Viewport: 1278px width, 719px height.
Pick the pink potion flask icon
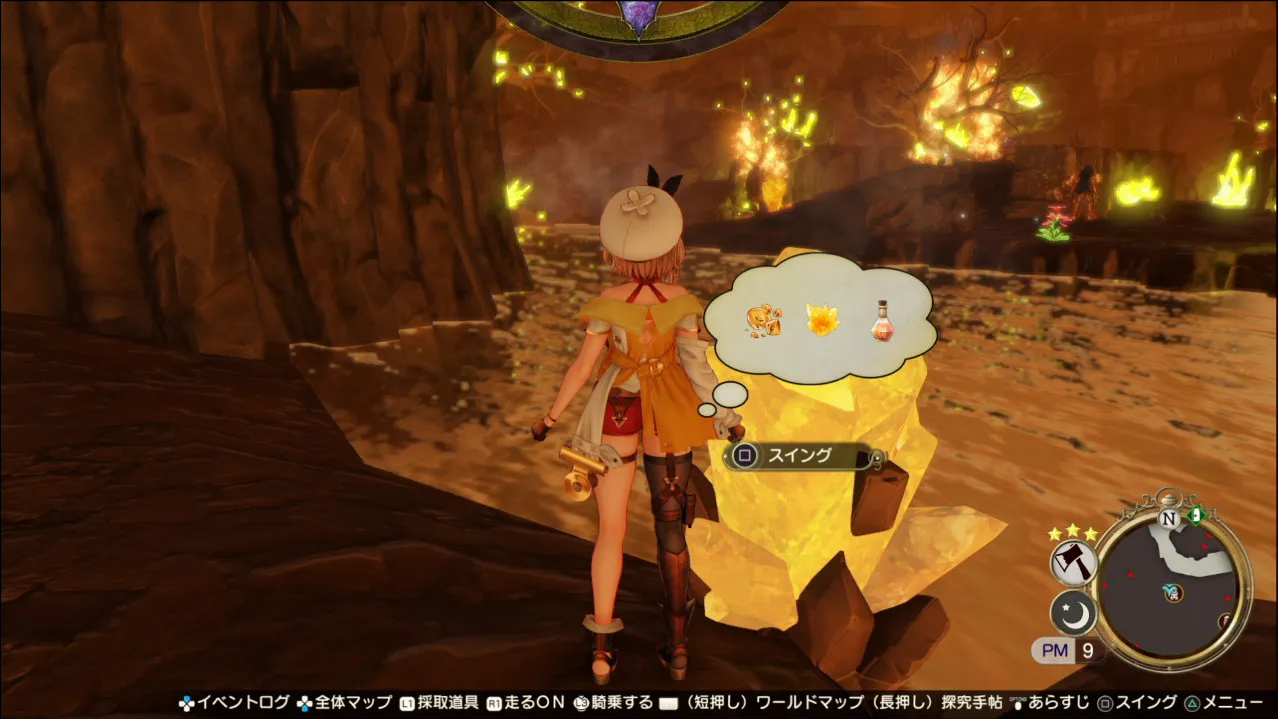click(x=881, y=320)
